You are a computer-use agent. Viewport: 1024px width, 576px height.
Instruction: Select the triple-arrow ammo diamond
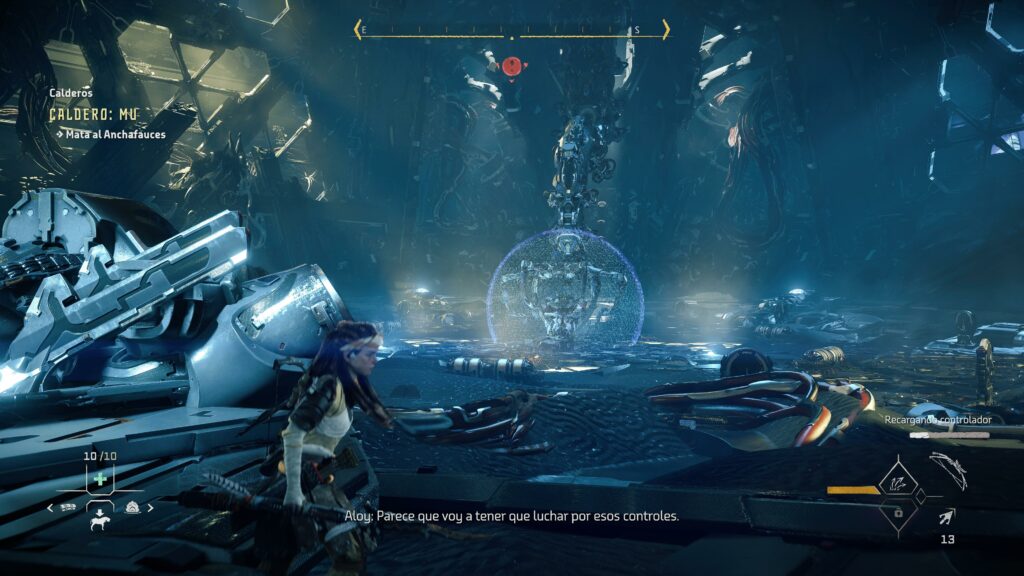897,483
